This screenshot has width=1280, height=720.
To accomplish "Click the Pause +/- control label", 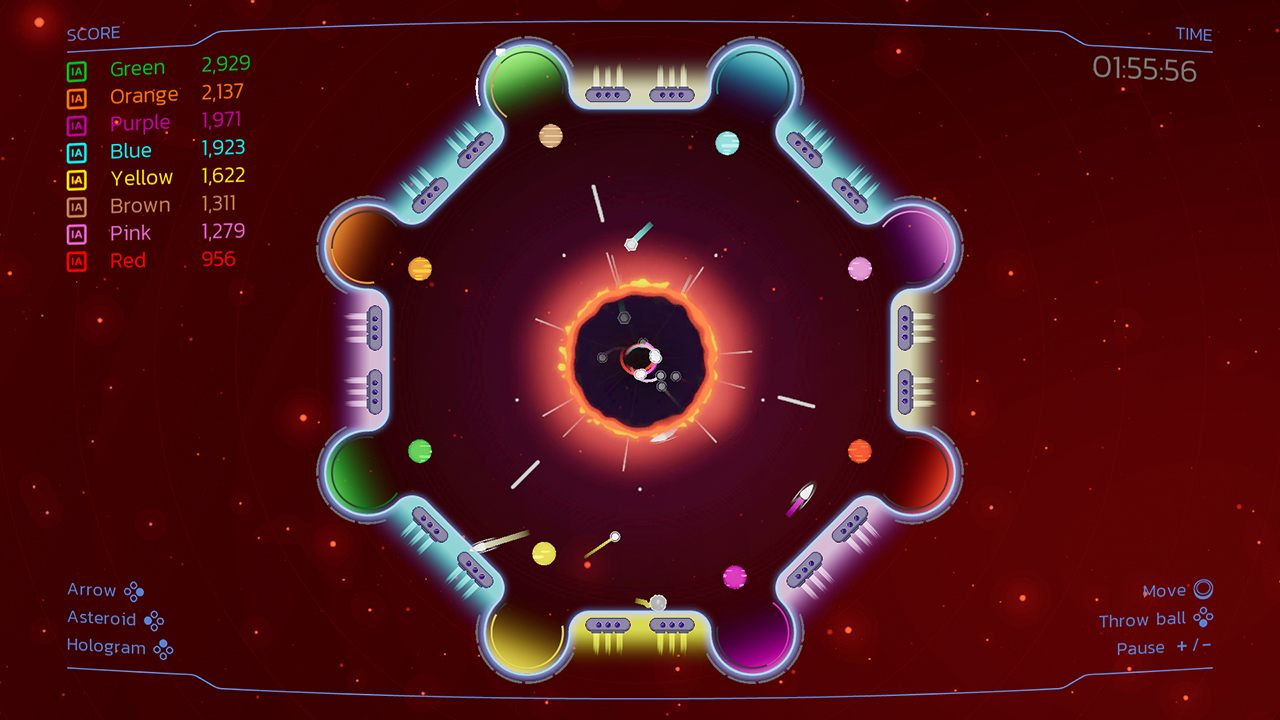I will coord(1165,647).
